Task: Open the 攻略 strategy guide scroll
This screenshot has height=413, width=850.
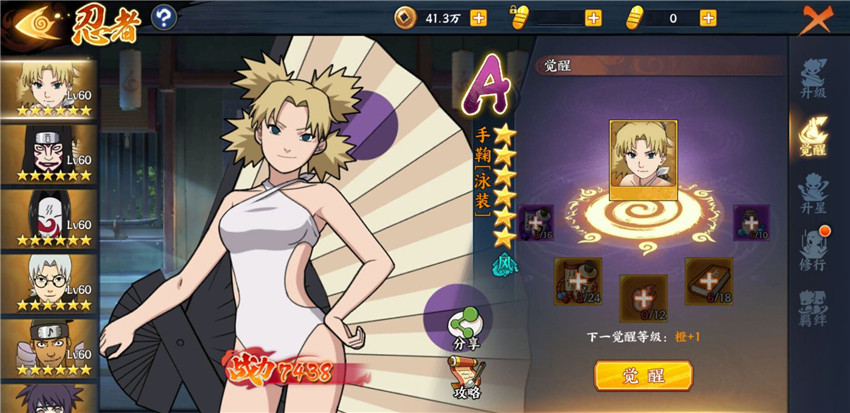Action: tap(463, 378)
